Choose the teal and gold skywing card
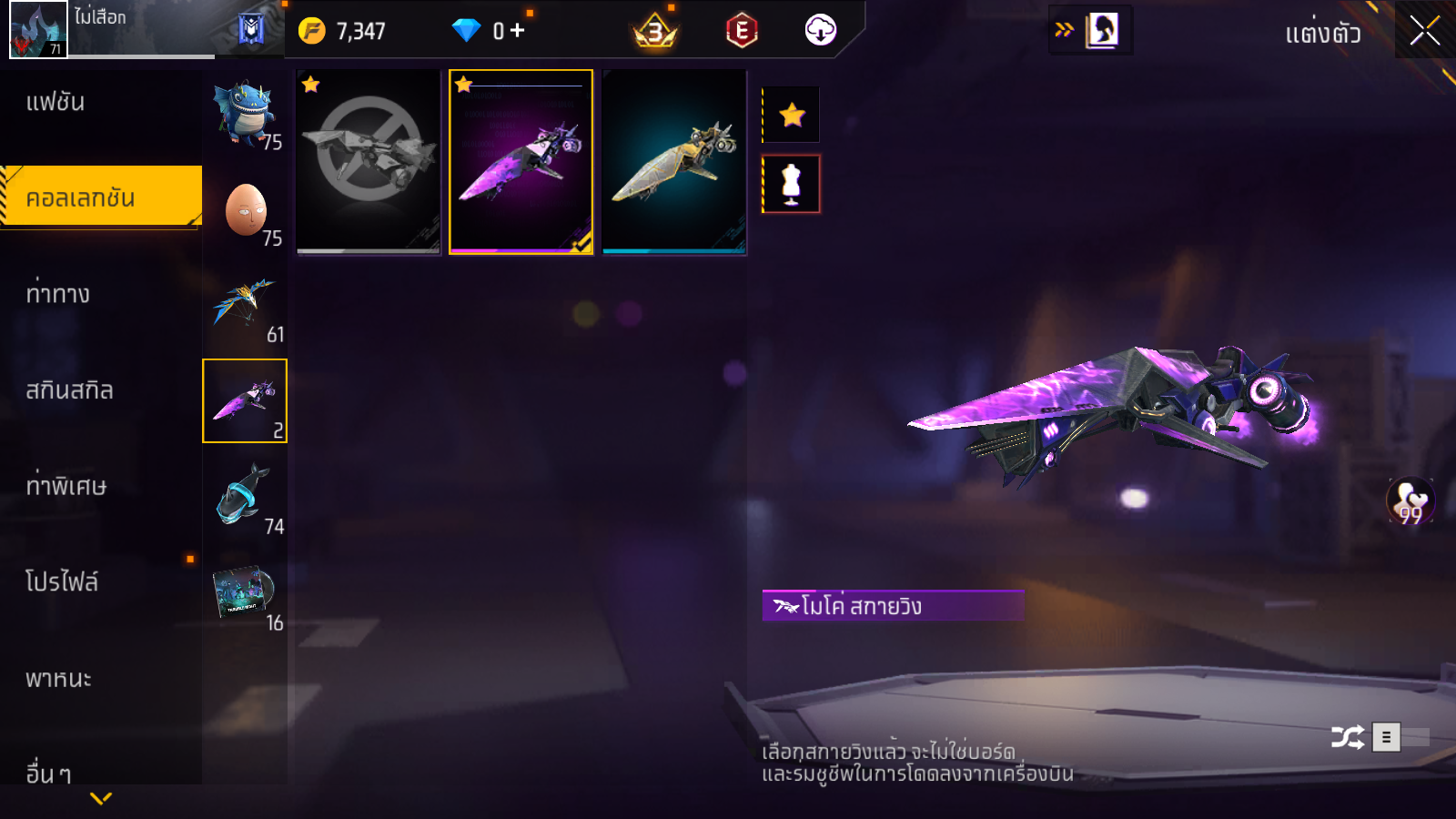The image size is (1456, 819). coord(673,162)
